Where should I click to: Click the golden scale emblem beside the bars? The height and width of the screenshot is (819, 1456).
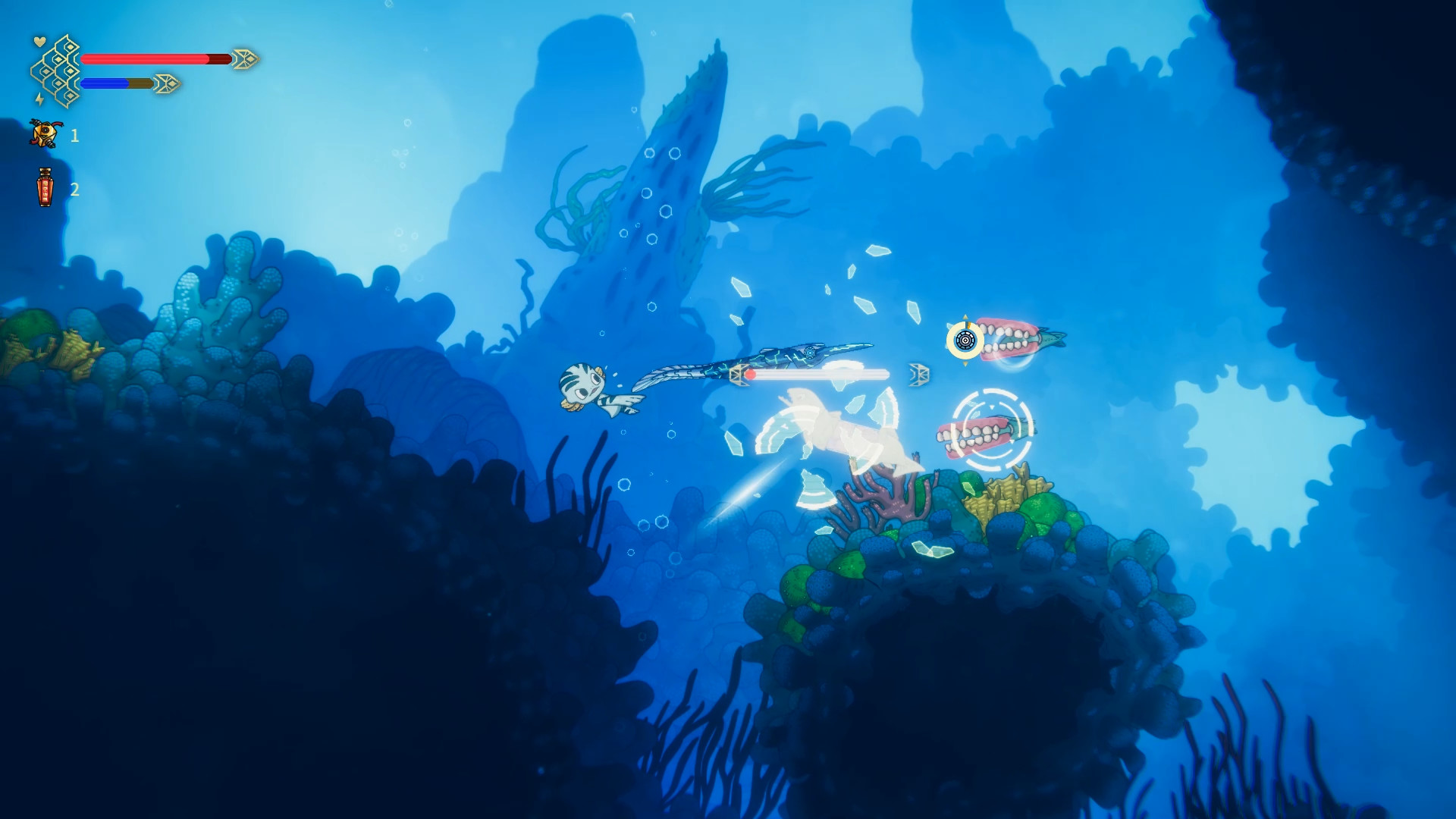pos(56,71)
